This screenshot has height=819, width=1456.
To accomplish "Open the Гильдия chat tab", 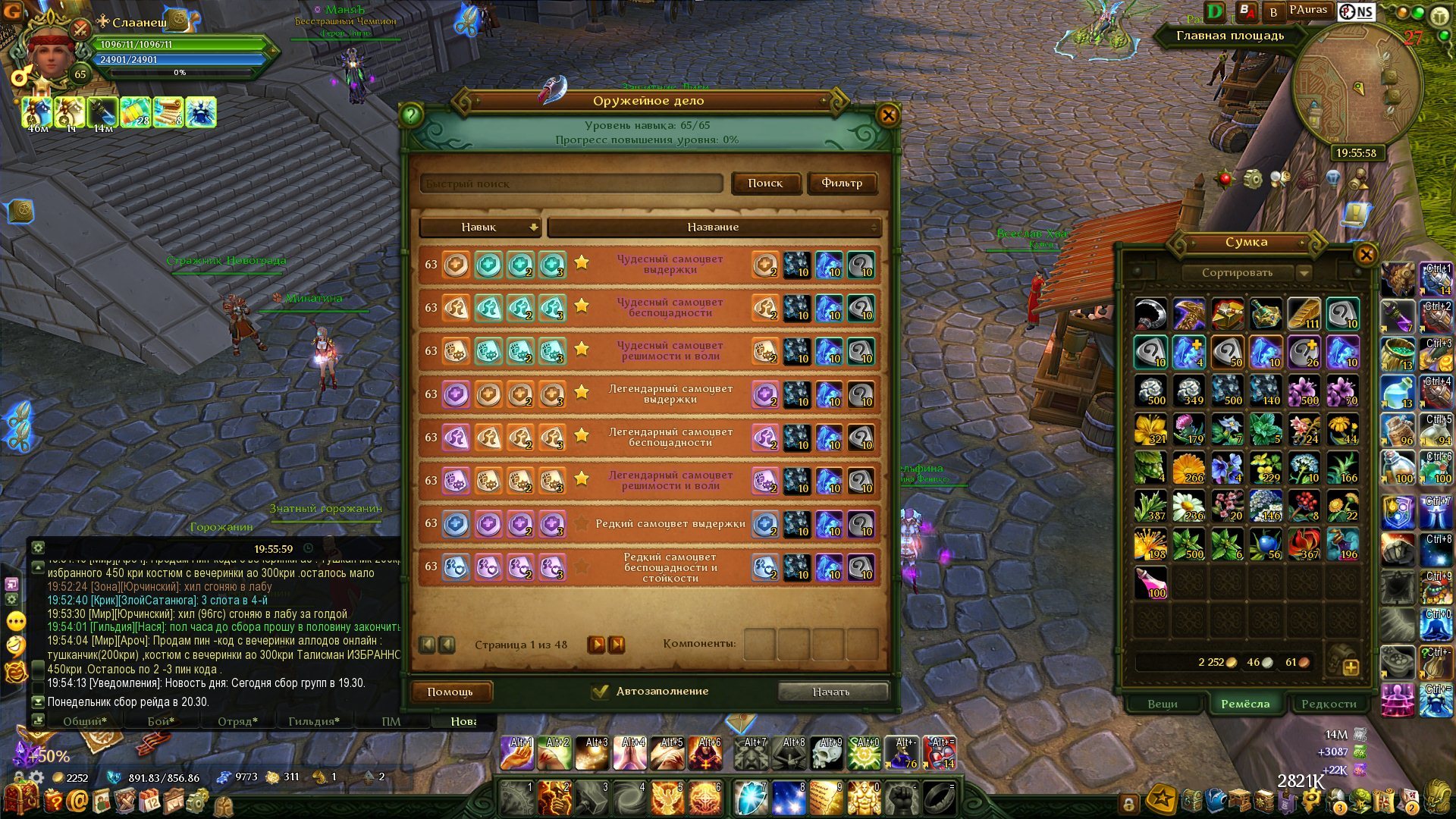I will tap(313, 721).
